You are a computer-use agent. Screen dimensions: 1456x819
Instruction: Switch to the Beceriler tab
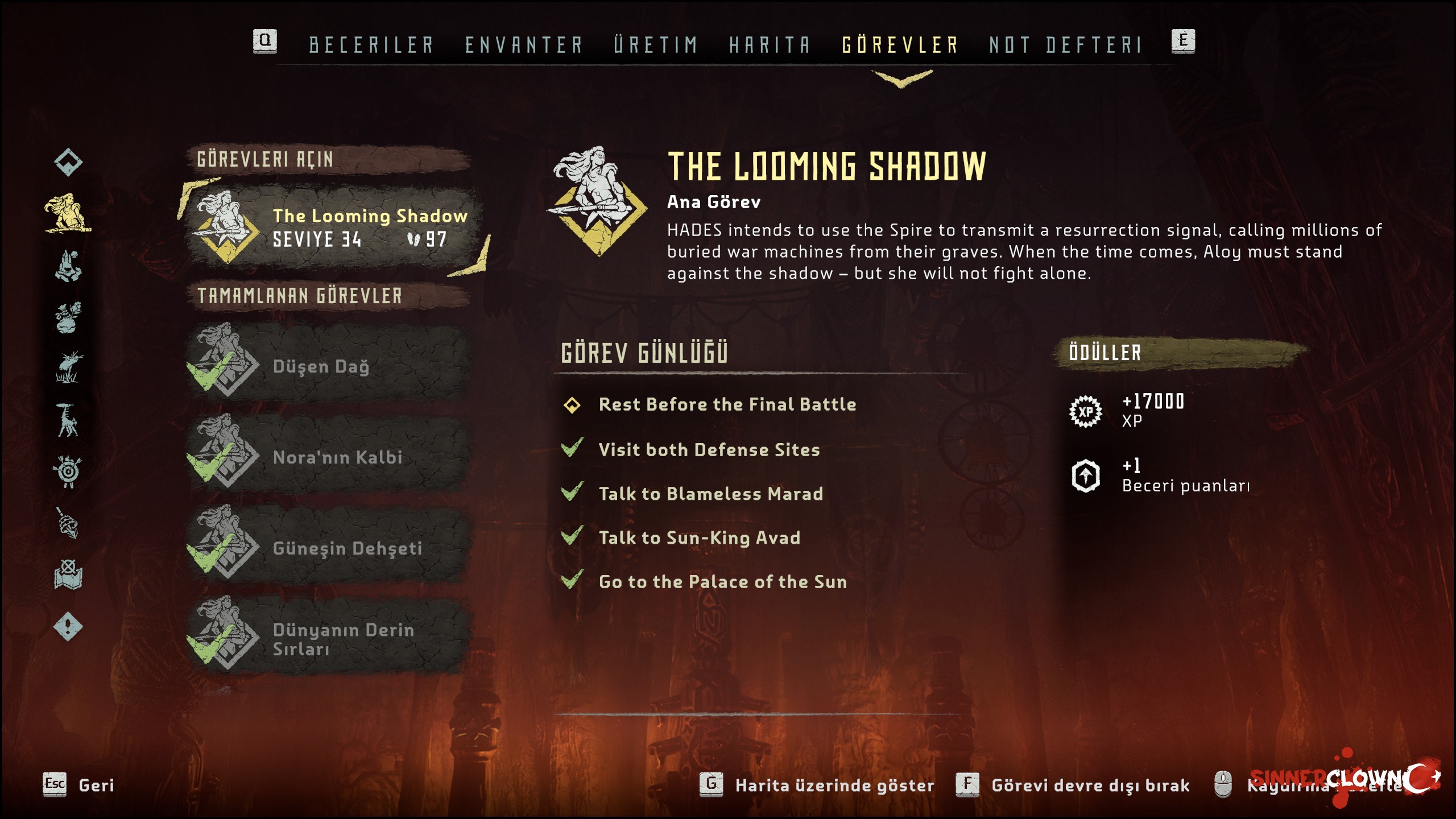(x=371, y=44)
